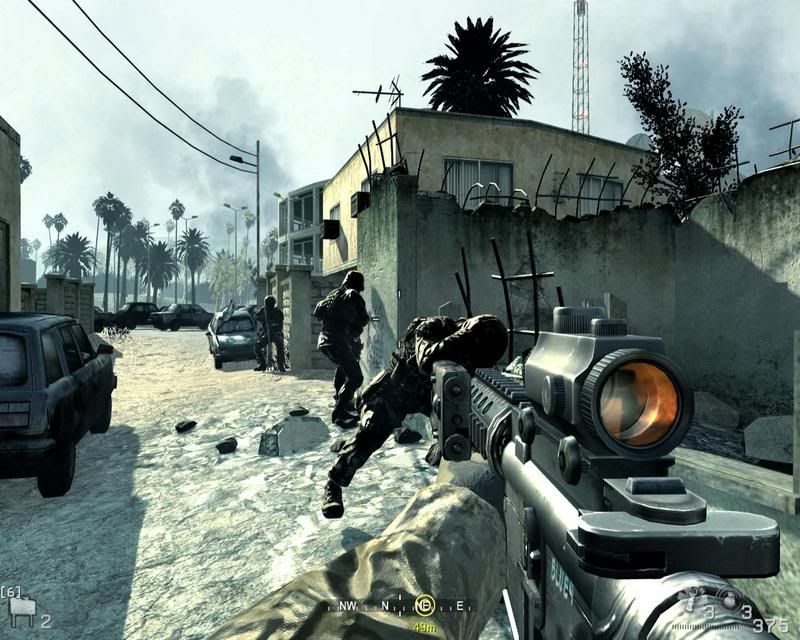Select the flashbang grenade icon

point(691,601)
